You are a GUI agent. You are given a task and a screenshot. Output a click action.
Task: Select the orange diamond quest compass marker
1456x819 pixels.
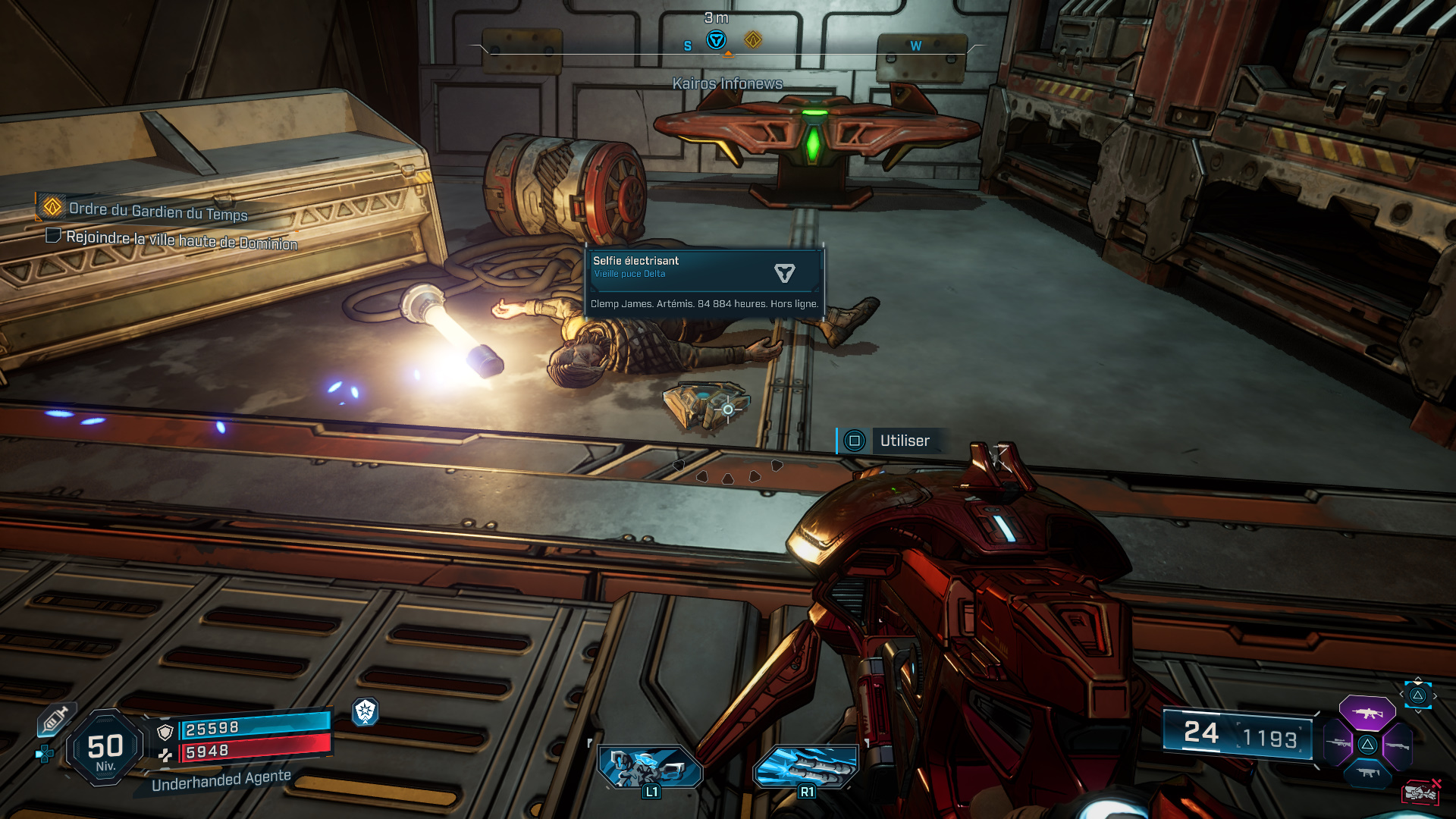coord(752,39)
